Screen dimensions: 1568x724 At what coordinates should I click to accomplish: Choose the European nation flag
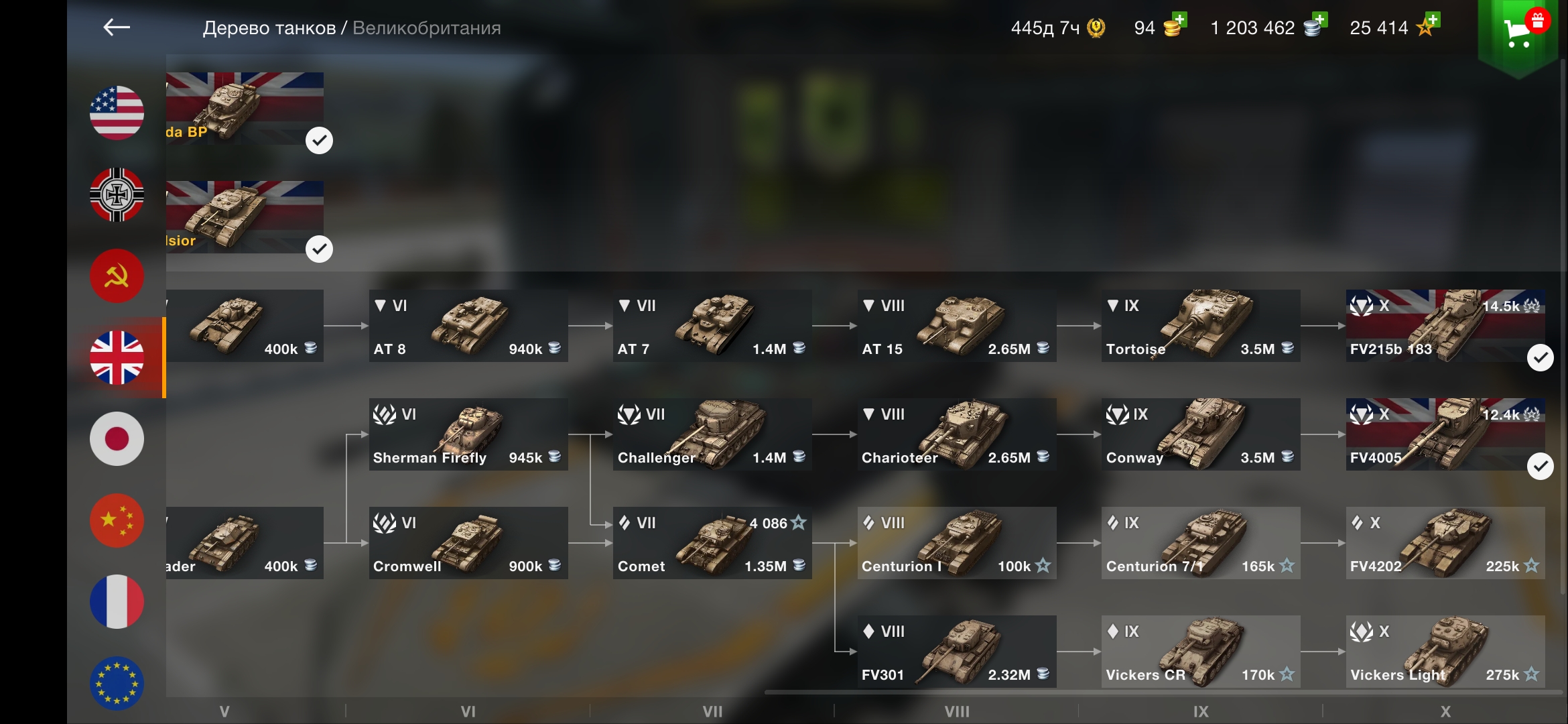(x=117, y=683)
